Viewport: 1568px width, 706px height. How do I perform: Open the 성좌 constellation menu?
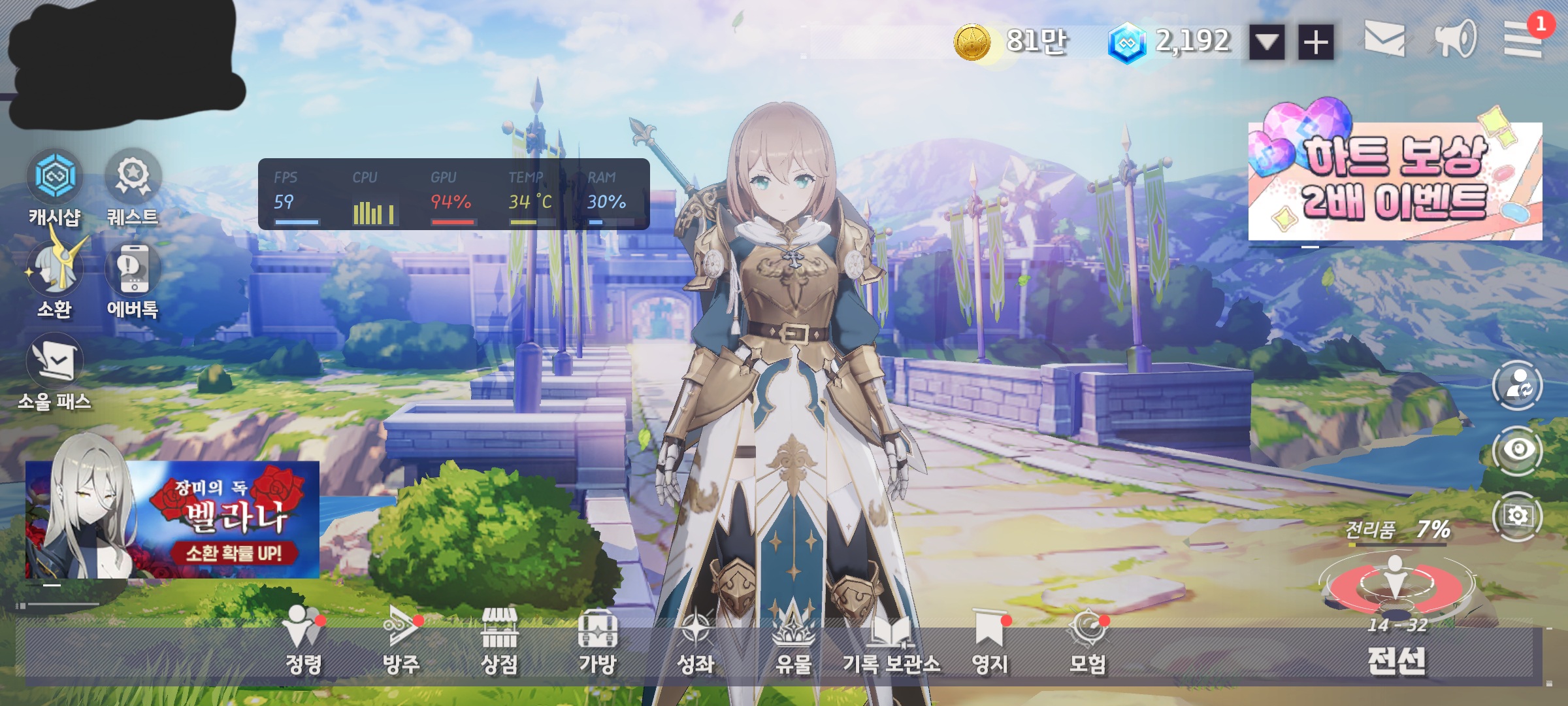(x=695, y=644)
